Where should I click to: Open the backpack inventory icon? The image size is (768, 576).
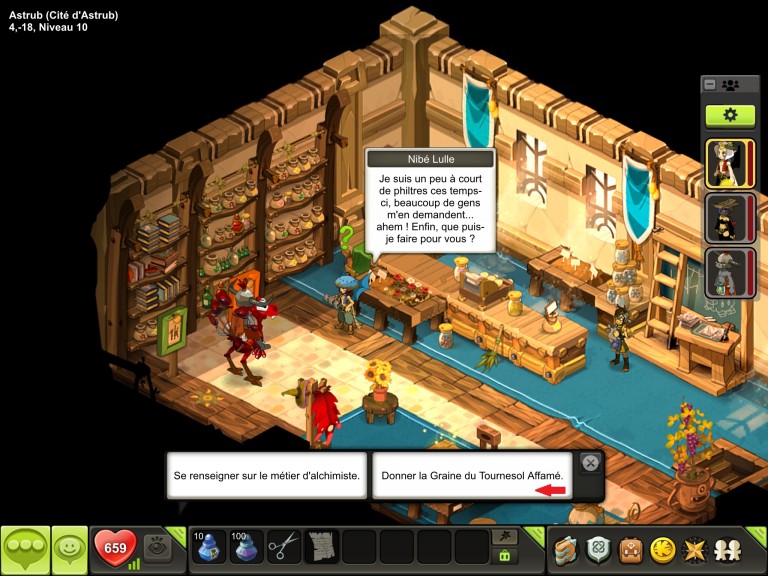coord(632,550)
